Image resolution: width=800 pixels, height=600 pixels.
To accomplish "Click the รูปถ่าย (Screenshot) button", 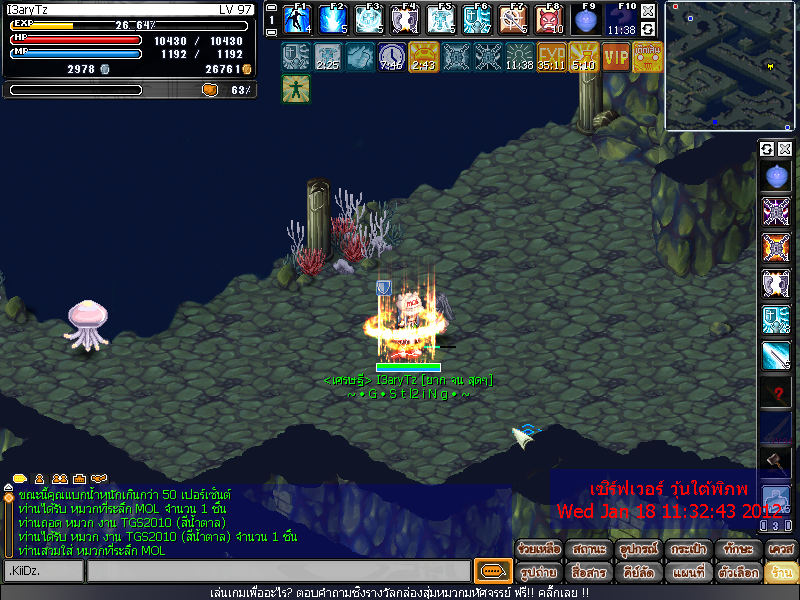I will (539, 572).
